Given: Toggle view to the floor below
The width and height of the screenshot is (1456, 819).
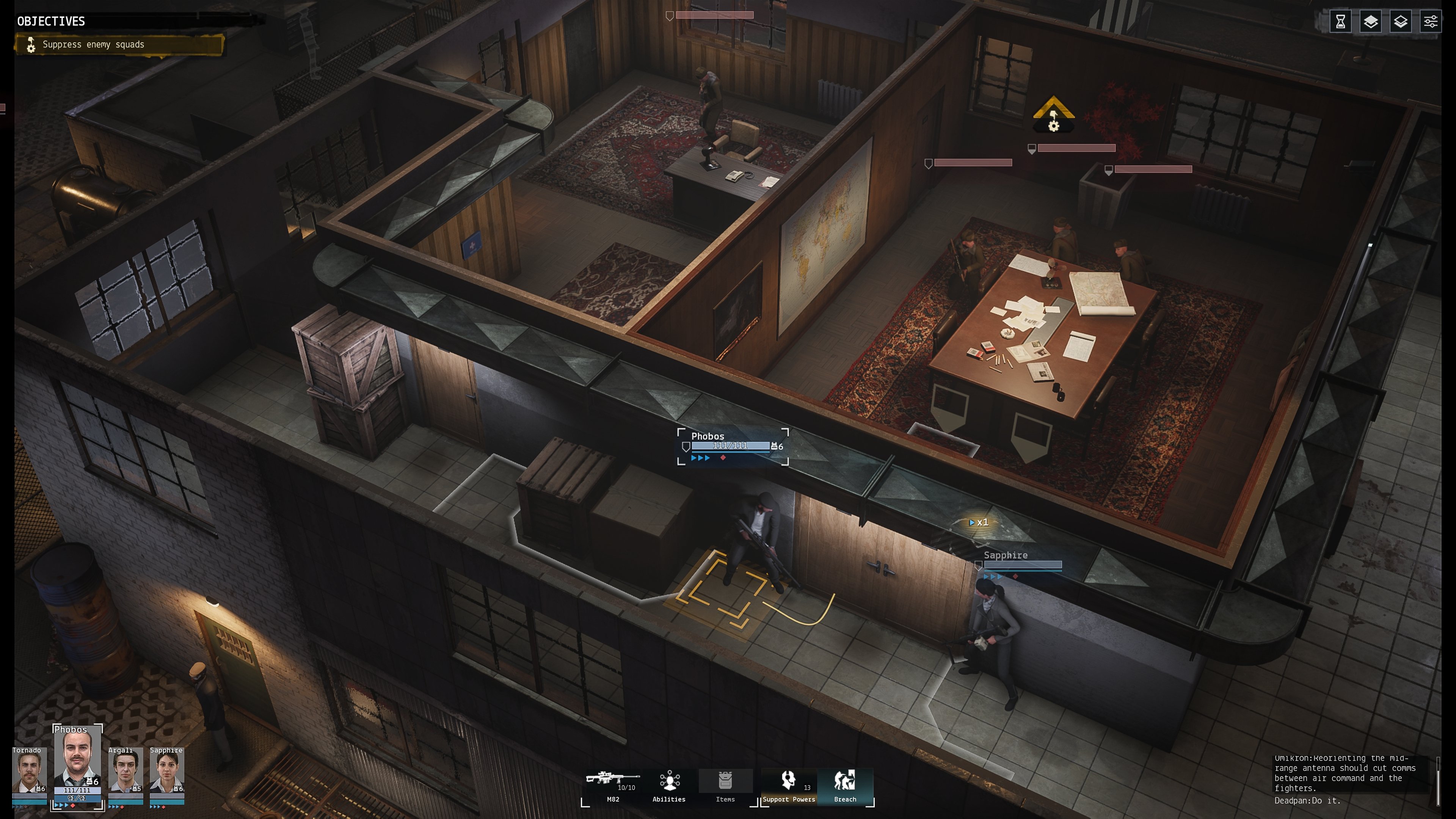Looking at the screenshot, I should [1401, 22].
